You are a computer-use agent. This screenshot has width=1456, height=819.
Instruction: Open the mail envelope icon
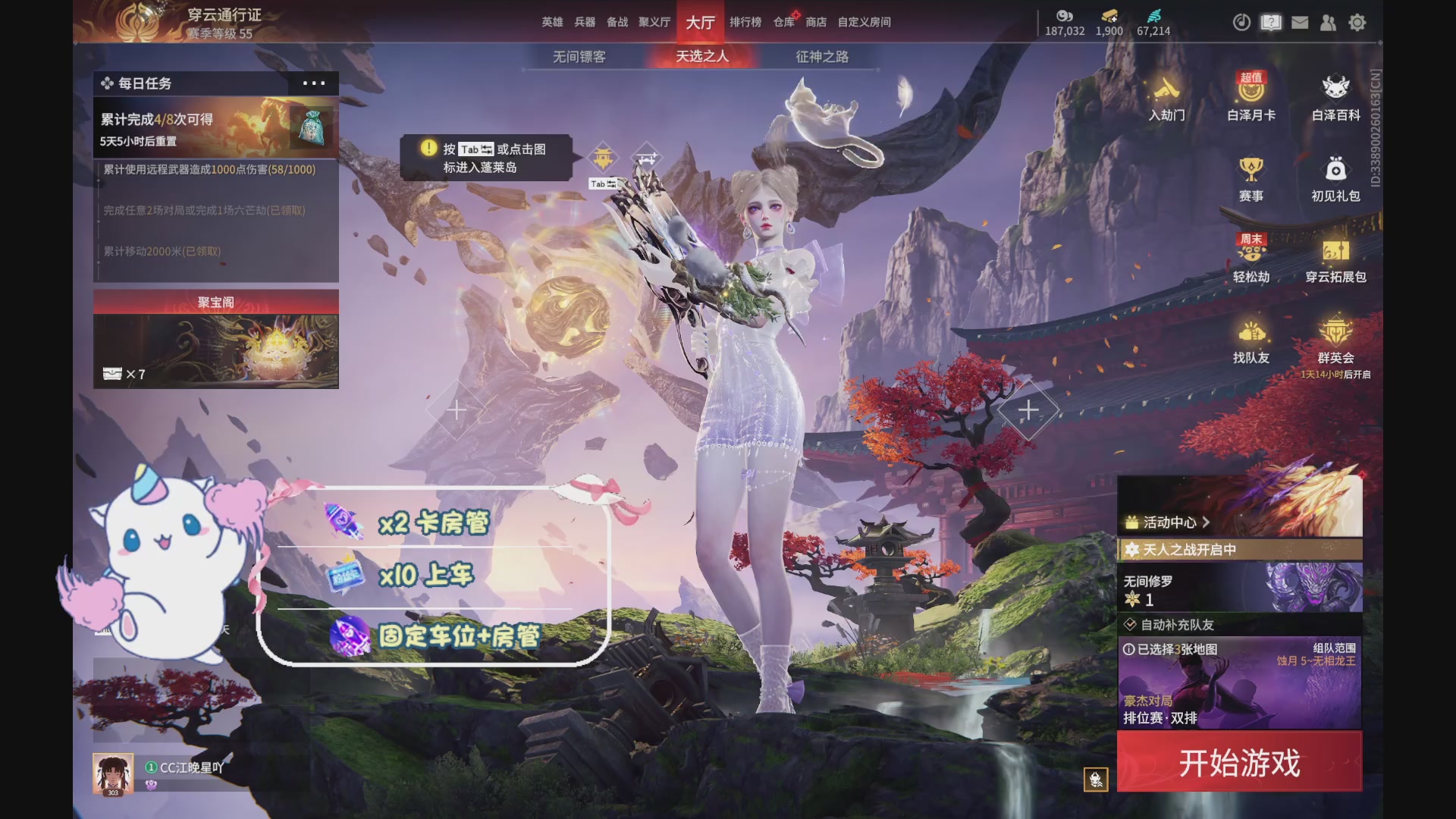pyautogui.click(x=1300, y=23)
